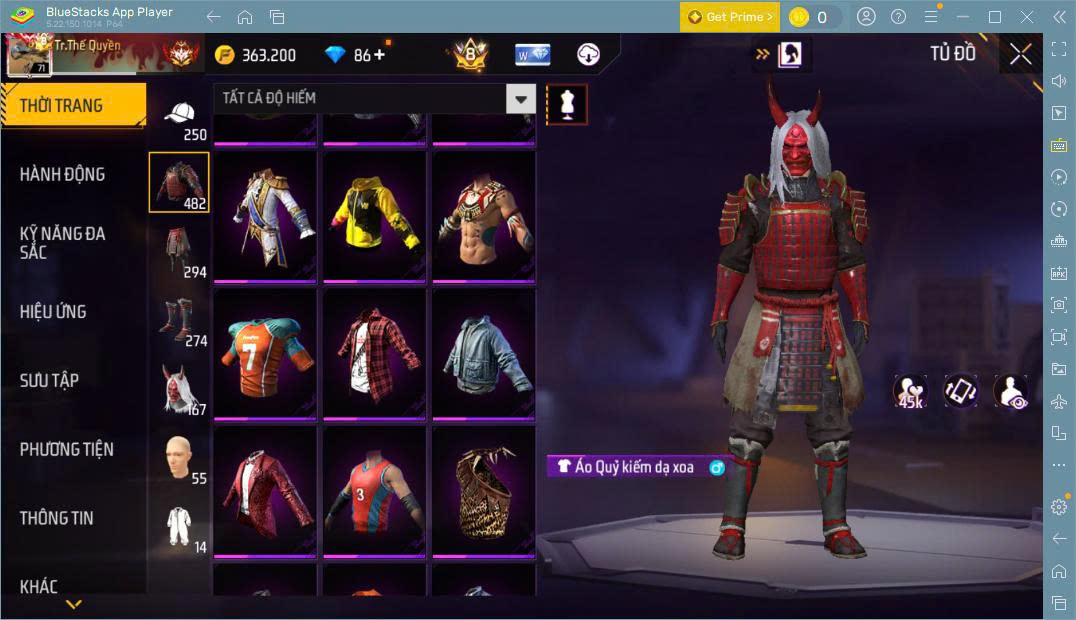The image size is (1076, 620).
Task: Open the Tất Cả Độ Hiếm dropdown
Action: pos(520,98)
